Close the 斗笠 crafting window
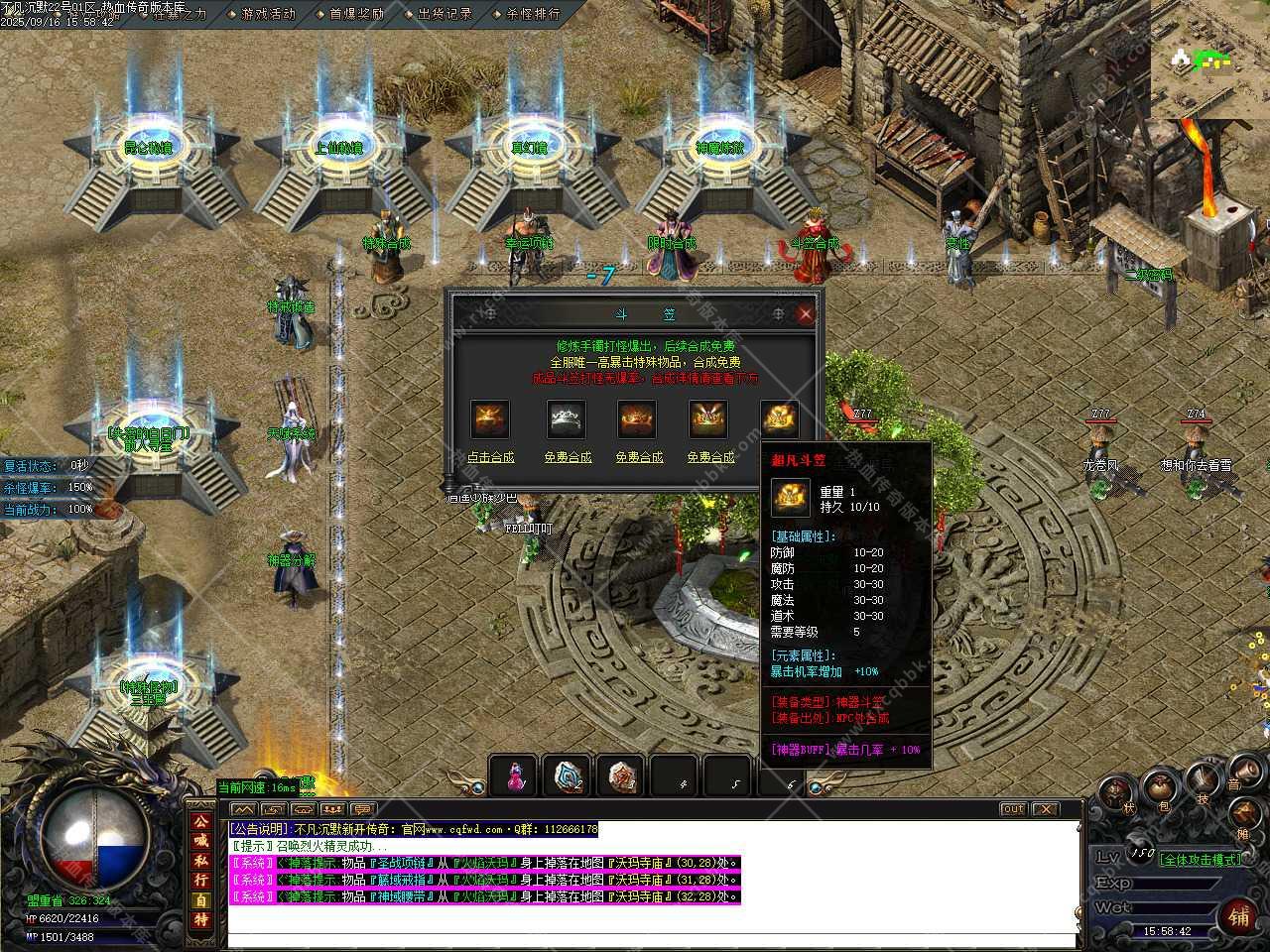 806,314
